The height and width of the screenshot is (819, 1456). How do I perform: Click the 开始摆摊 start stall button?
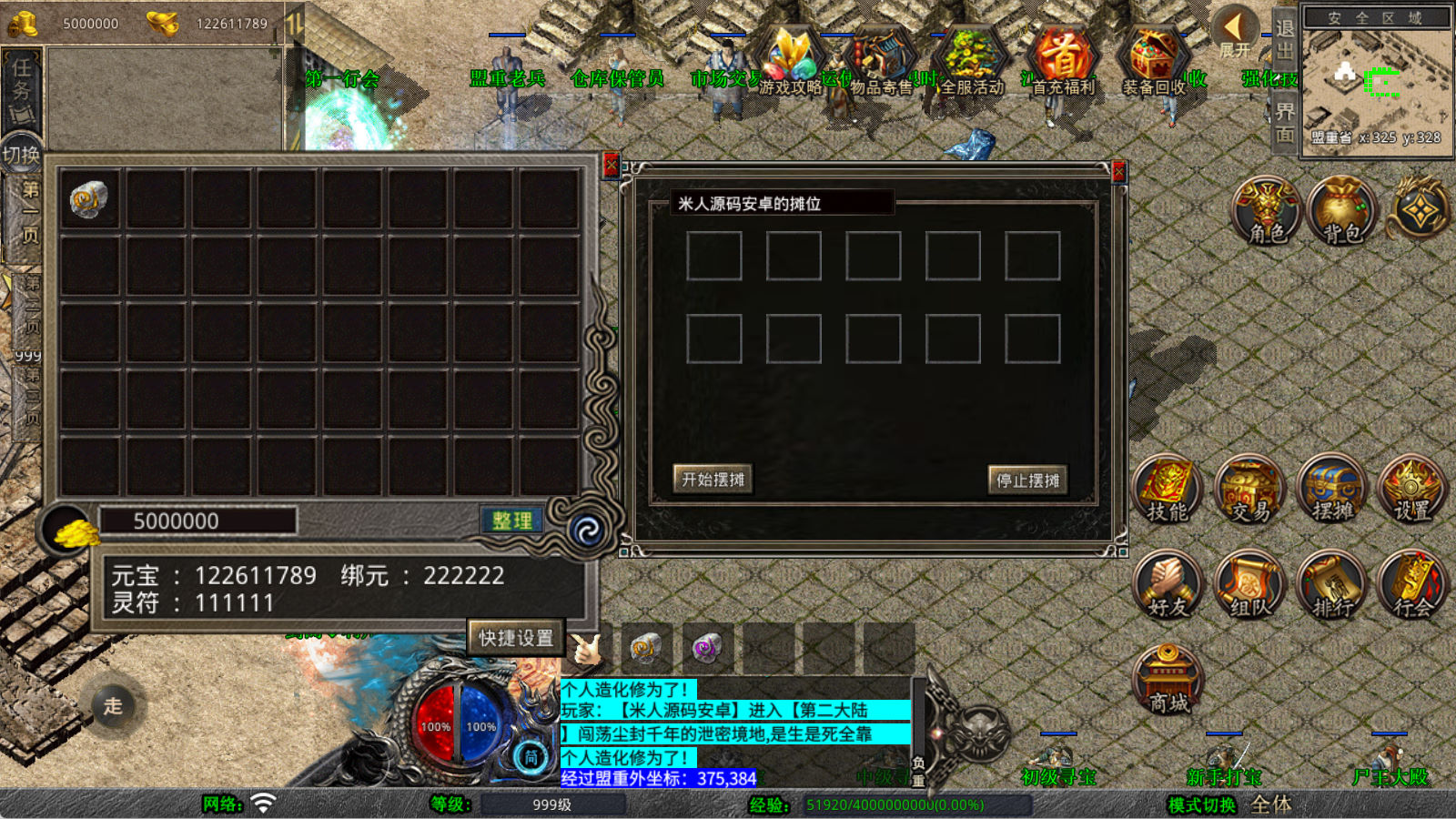point(713,479)
